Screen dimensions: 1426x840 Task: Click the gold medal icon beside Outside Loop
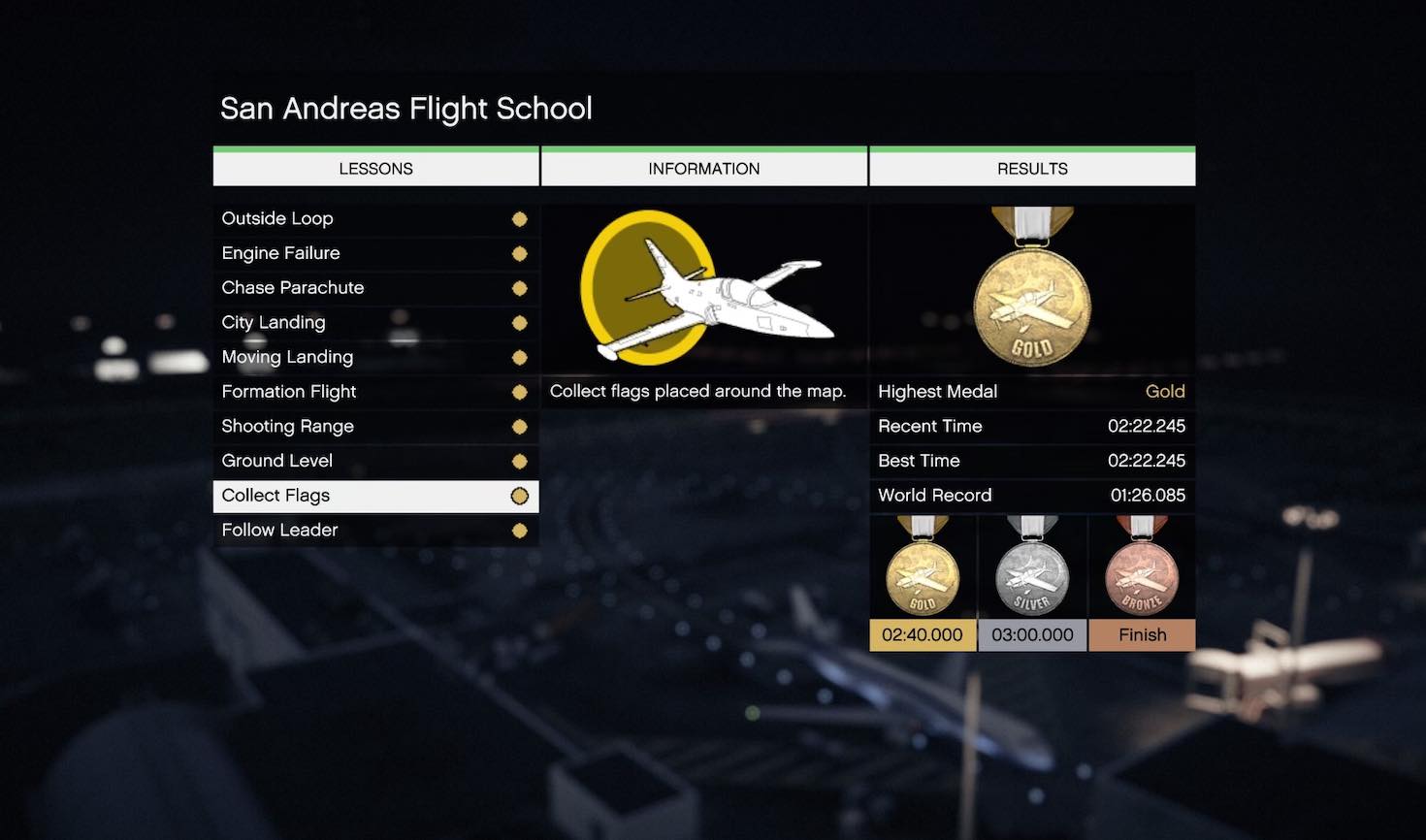point(520,219)
